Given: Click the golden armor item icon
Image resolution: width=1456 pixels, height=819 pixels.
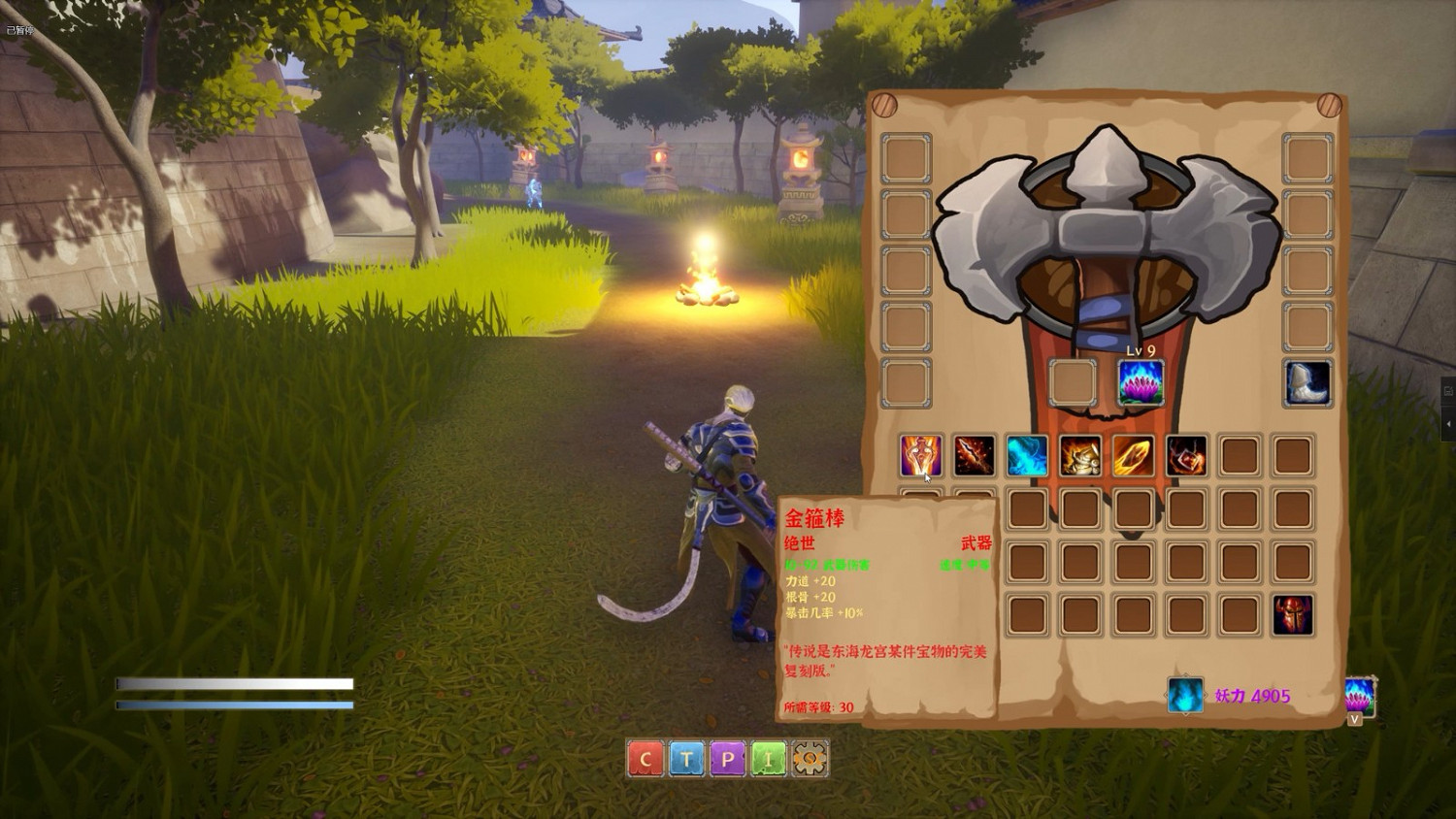Looking at the screenshot, I should pos(1080,454).
